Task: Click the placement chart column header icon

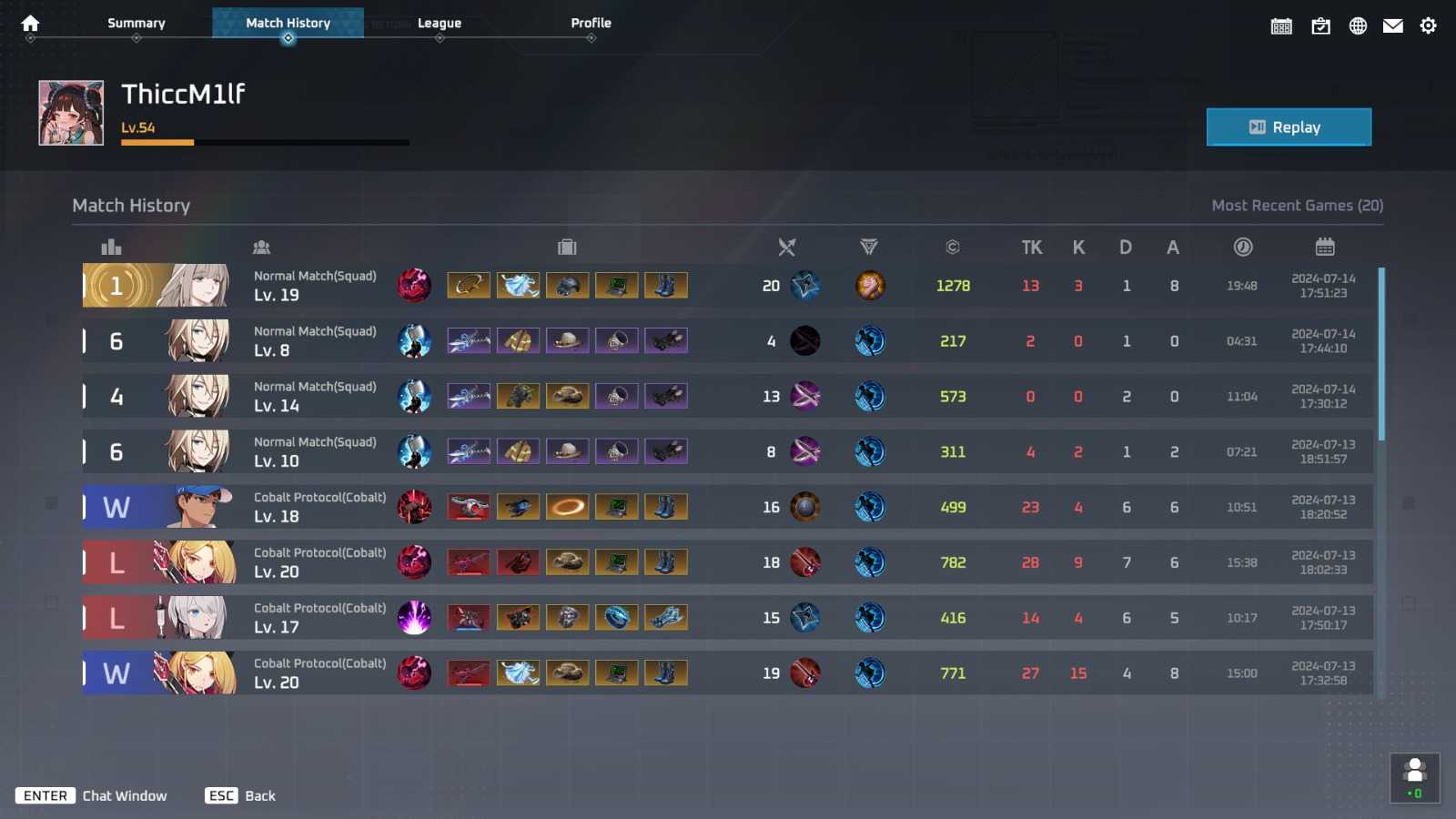Action: [x=110, y=247]
